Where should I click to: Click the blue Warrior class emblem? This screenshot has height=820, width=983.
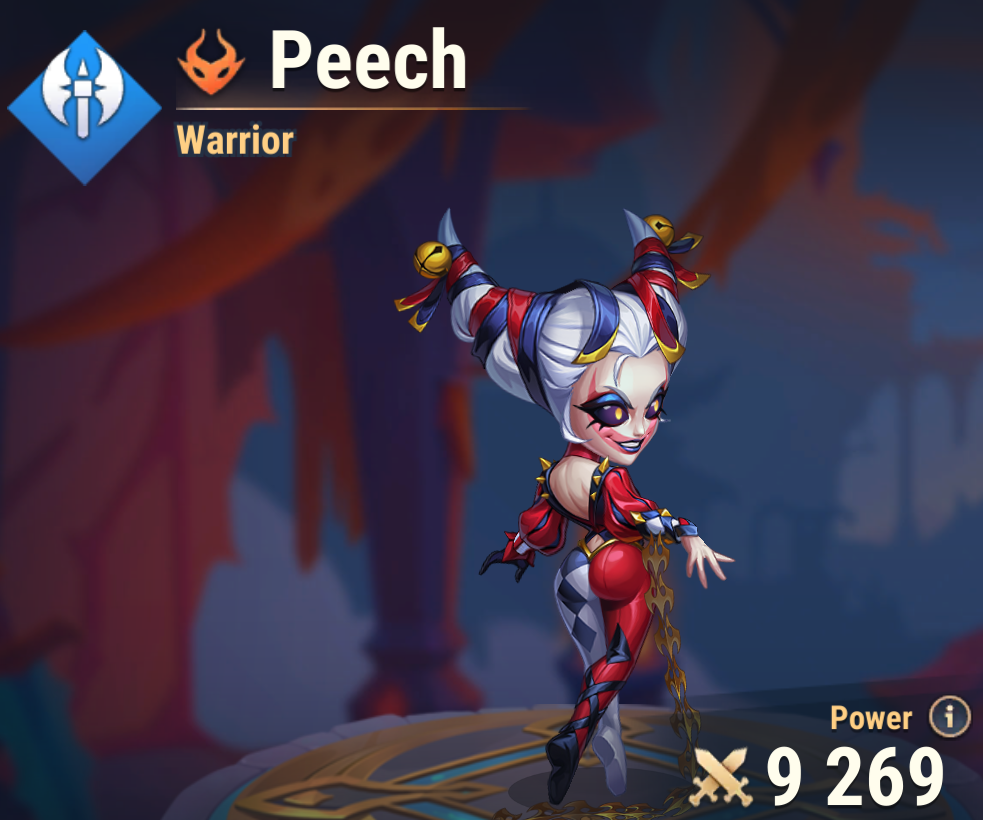tap(85, 107)
